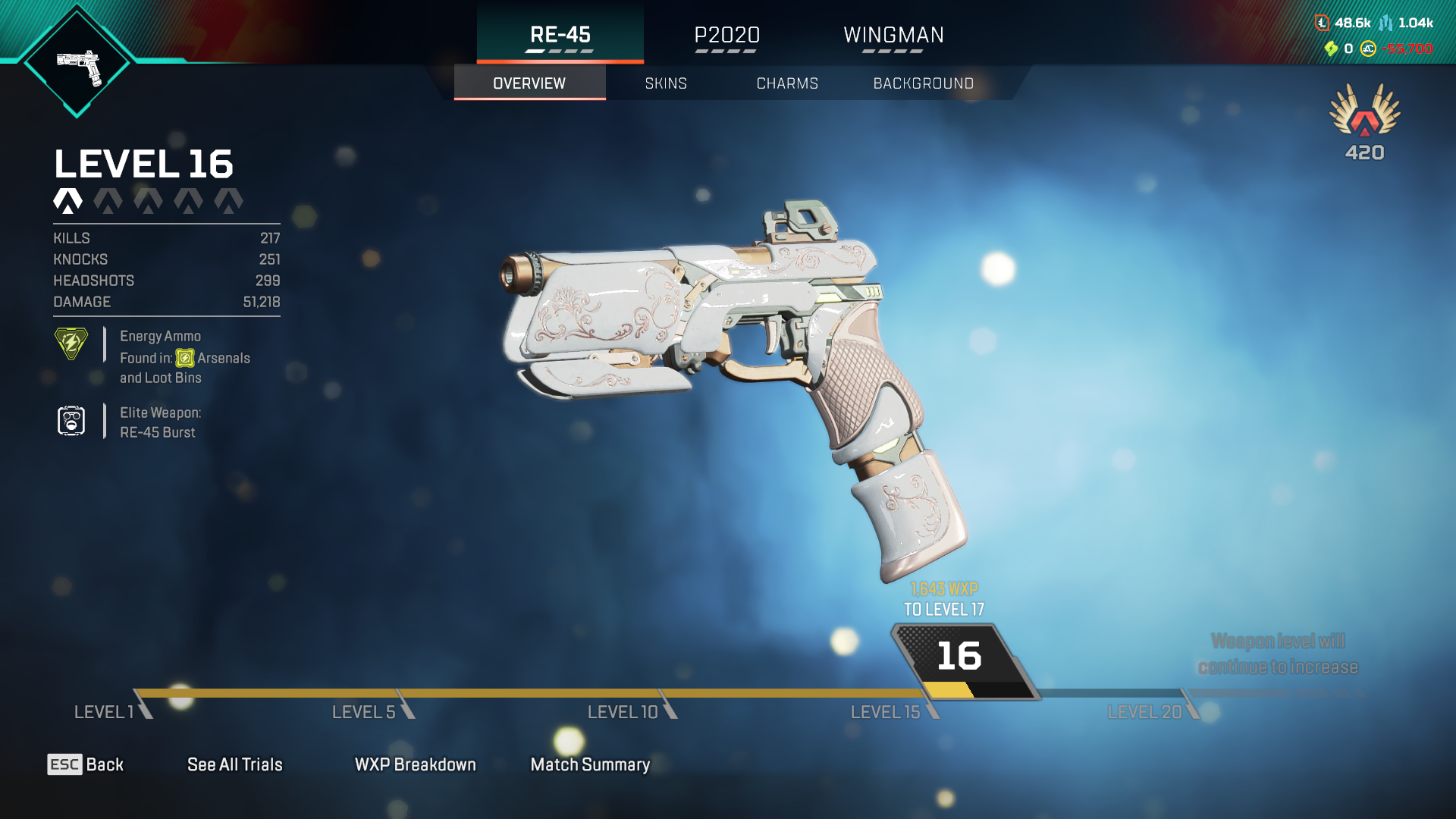This screenshot has width=1456, height=819.
Task: Select the P2020 weapon tab
Action: [726, 35]
